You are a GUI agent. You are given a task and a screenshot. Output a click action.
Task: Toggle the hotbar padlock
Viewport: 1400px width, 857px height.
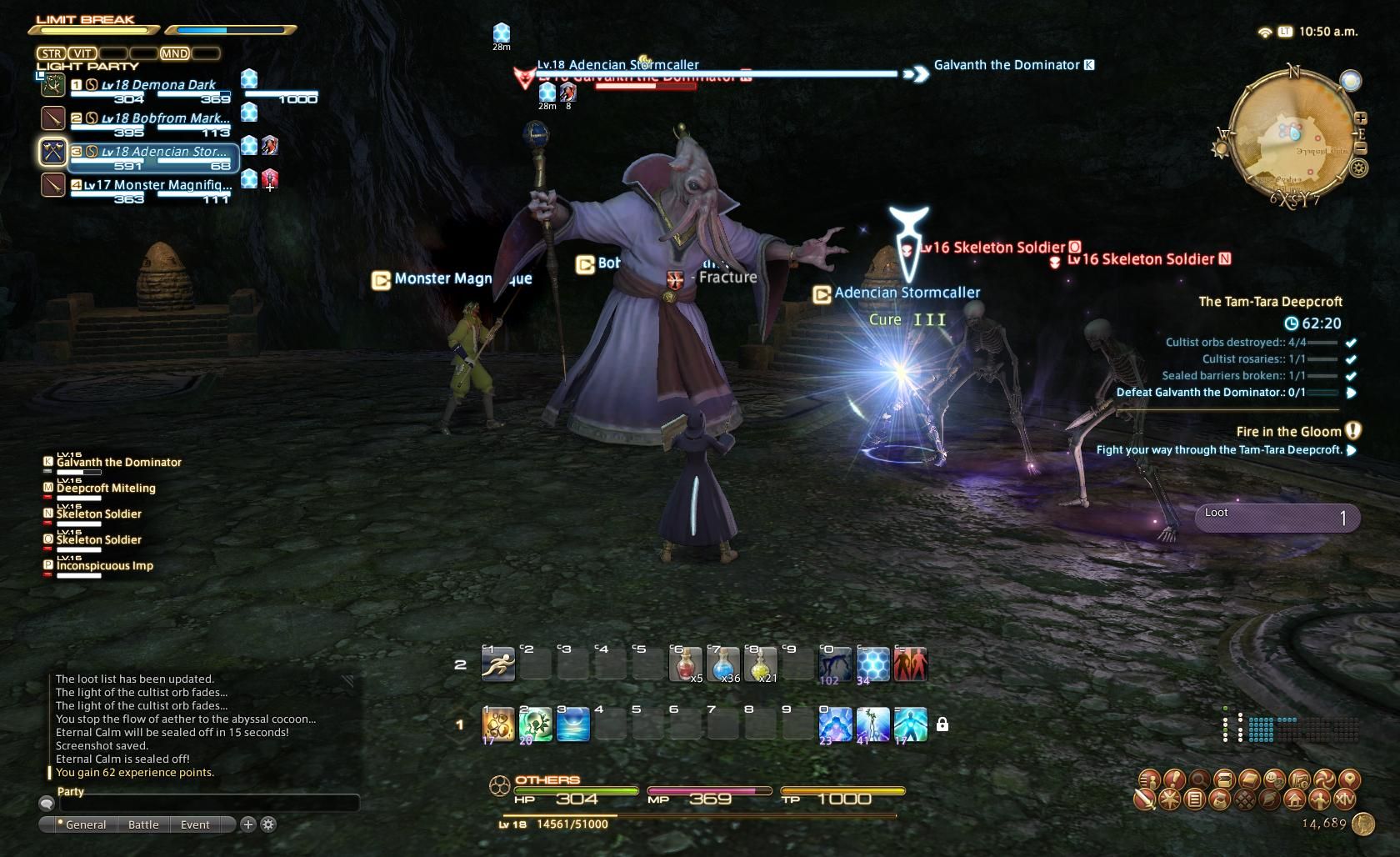[942, 724]
